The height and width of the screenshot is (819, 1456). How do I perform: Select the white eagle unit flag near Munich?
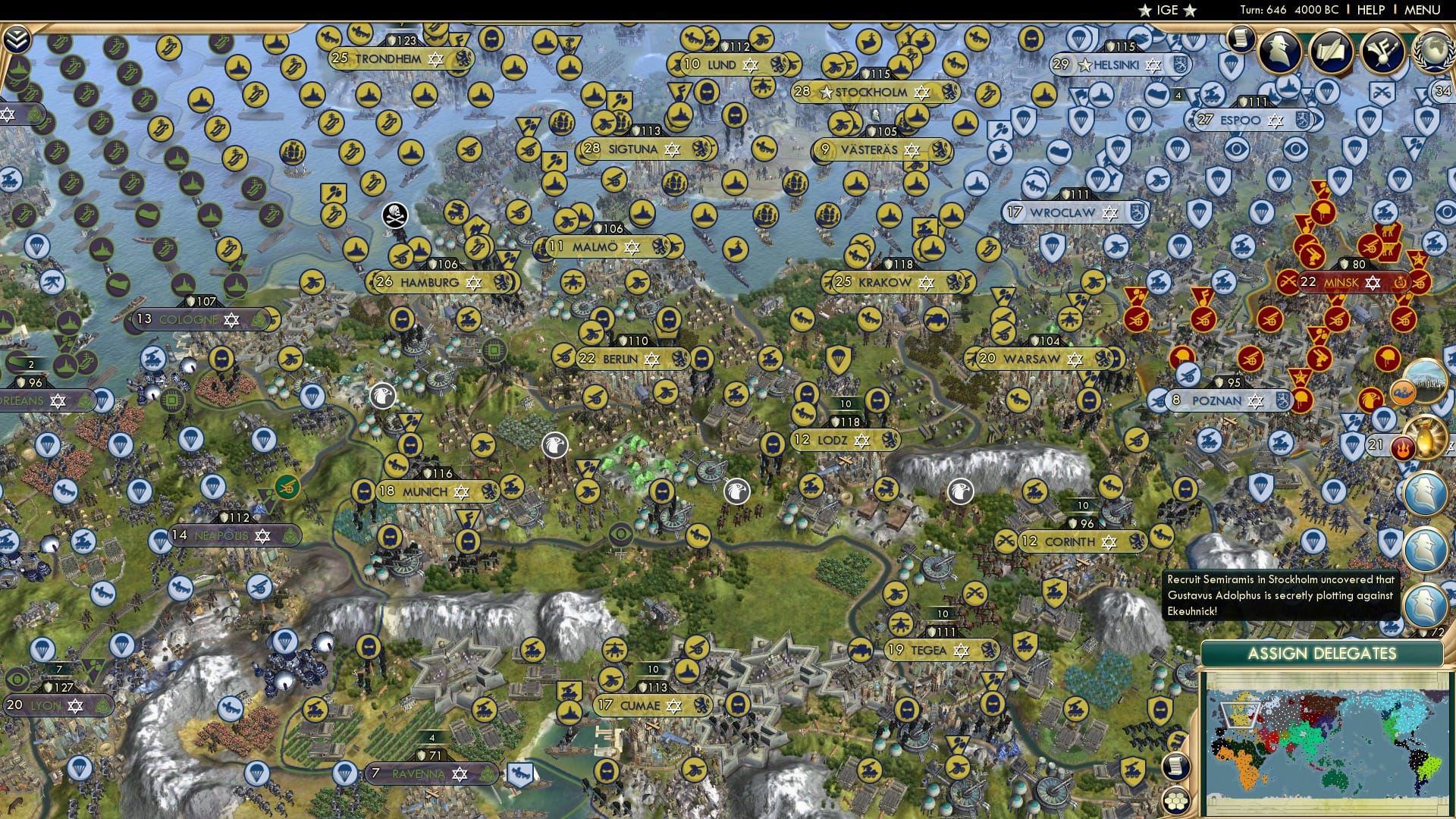pyautogui.click(x=383, y=394)
